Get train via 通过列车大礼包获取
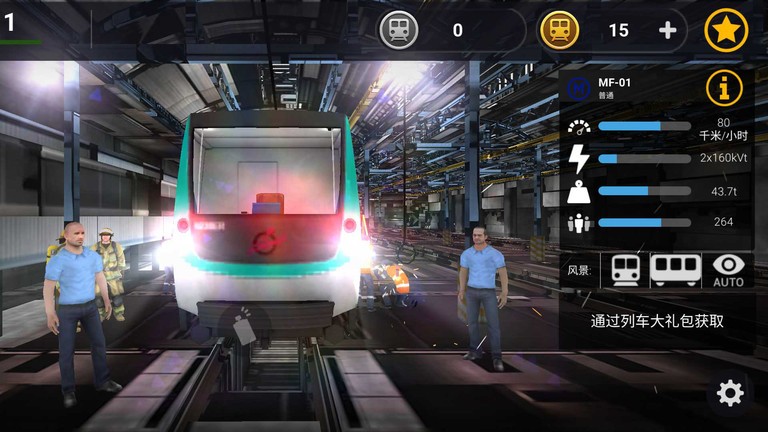 point(657,321)
